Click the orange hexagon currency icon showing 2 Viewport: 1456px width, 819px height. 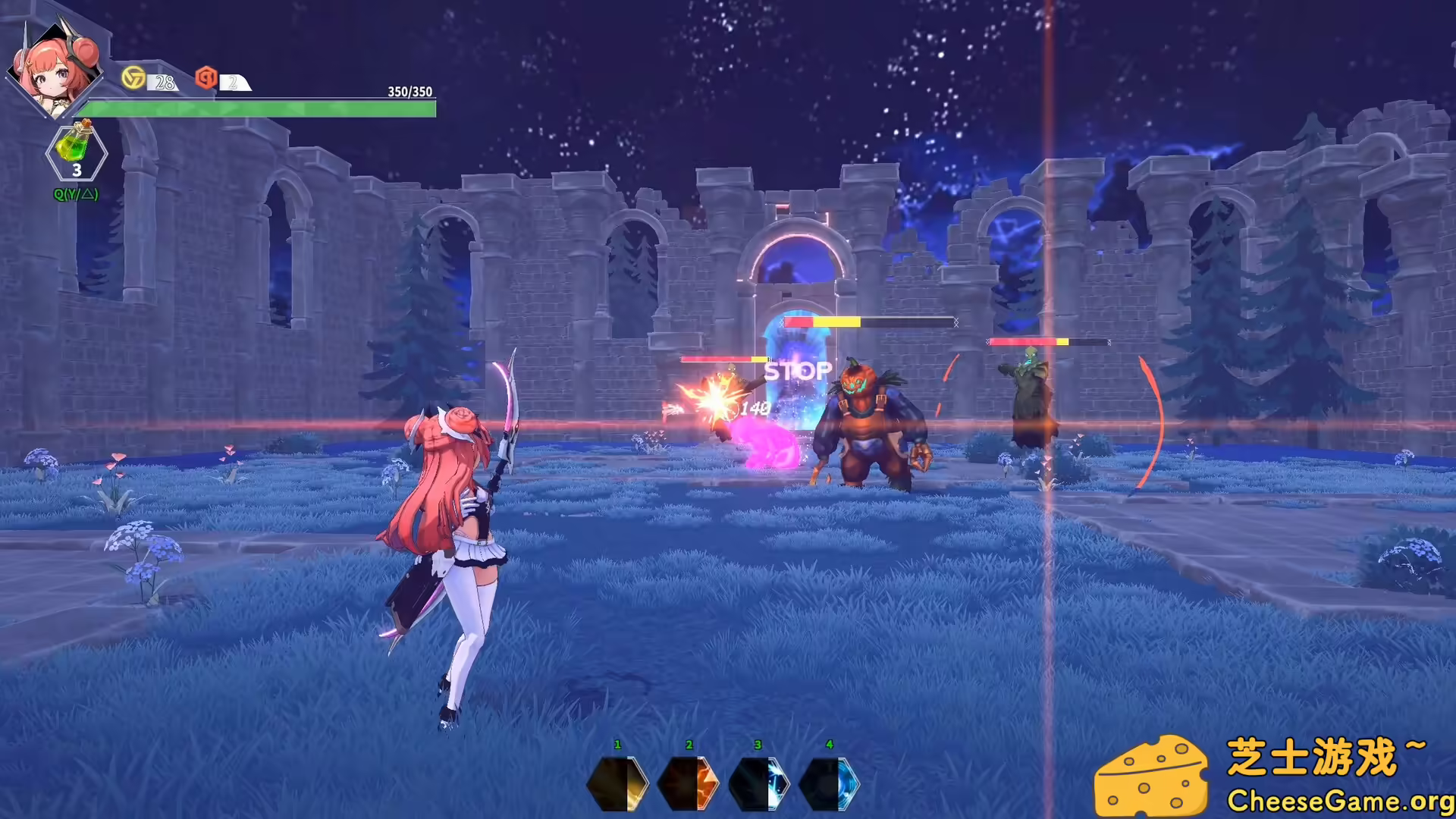[206, 79]
